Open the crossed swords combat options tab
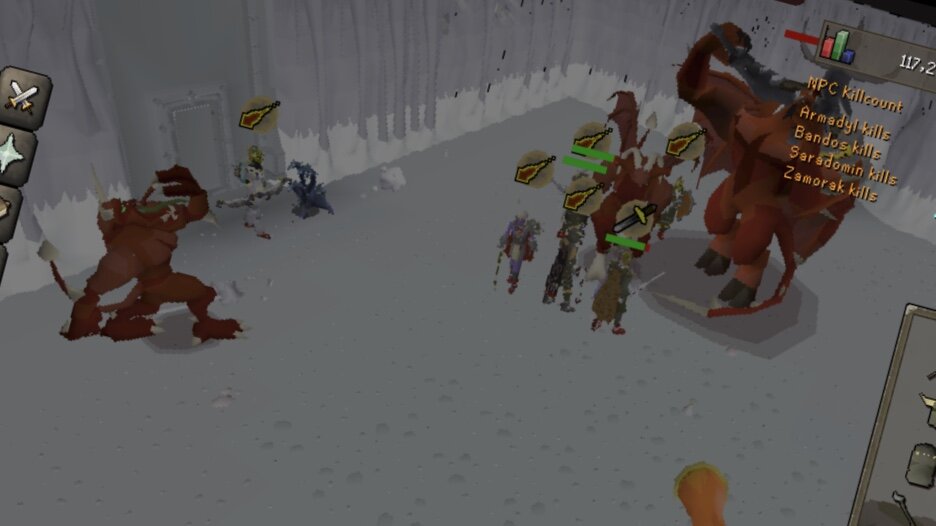 coord(22,96)
